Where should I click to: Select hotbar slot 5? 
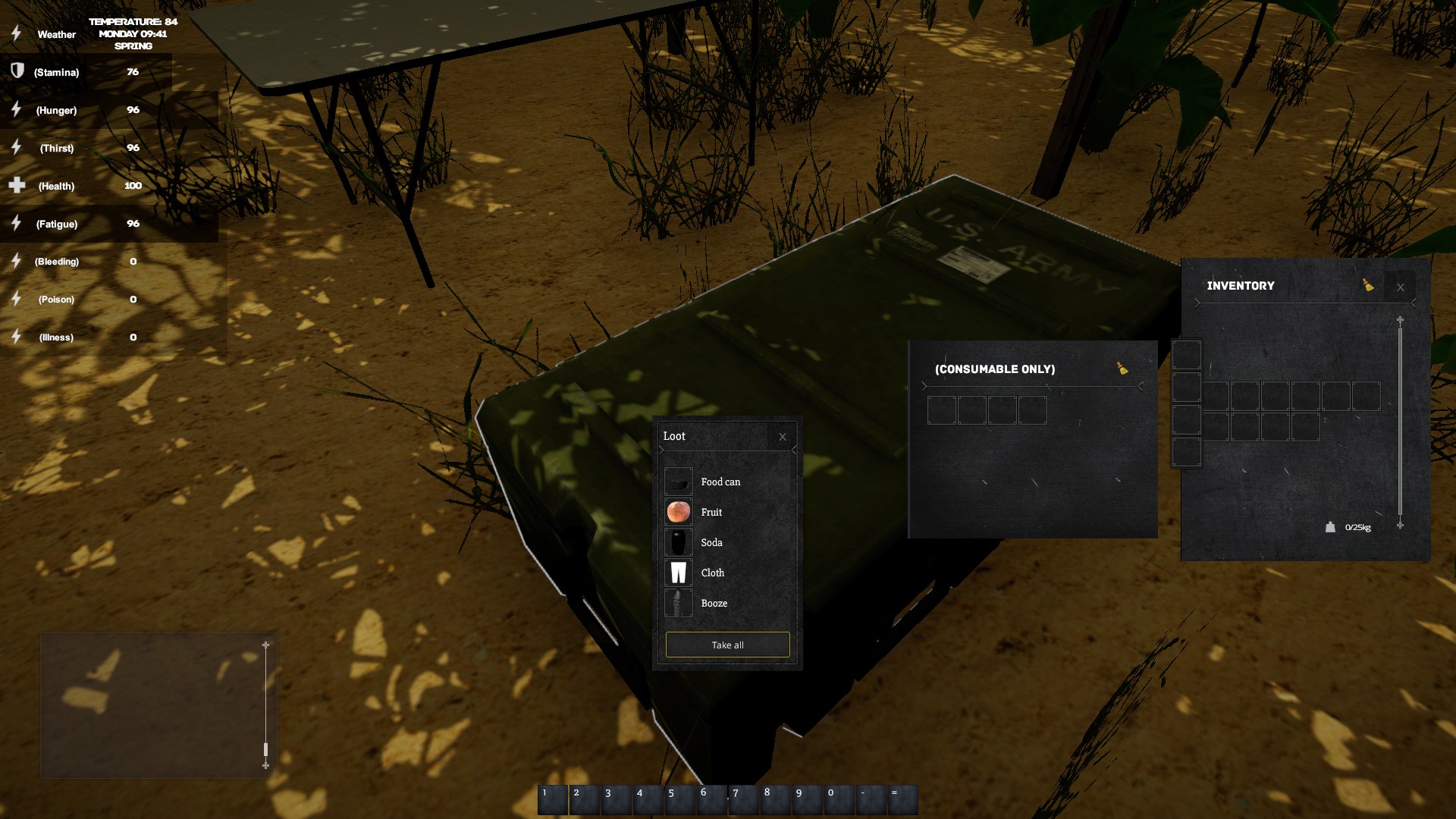click(x=679, y=800)
